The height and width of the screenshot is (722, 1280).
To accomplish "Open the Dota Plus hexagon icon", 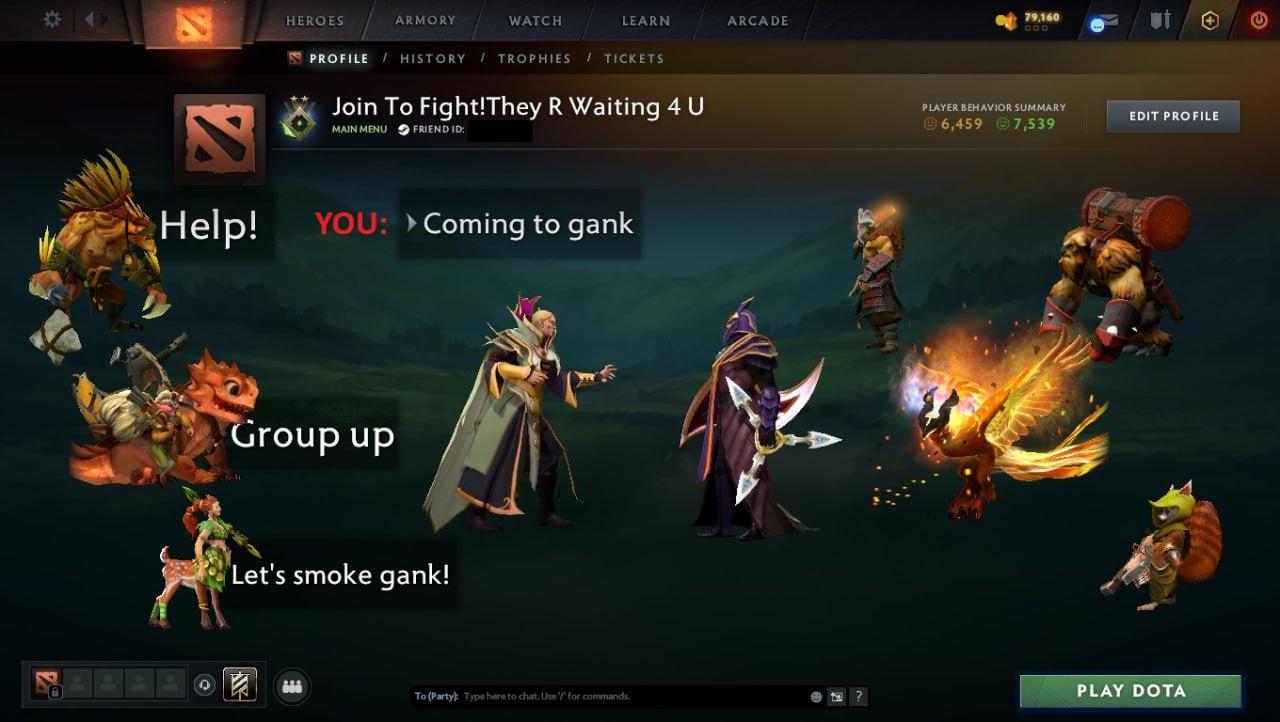I will pos(1208,19).
